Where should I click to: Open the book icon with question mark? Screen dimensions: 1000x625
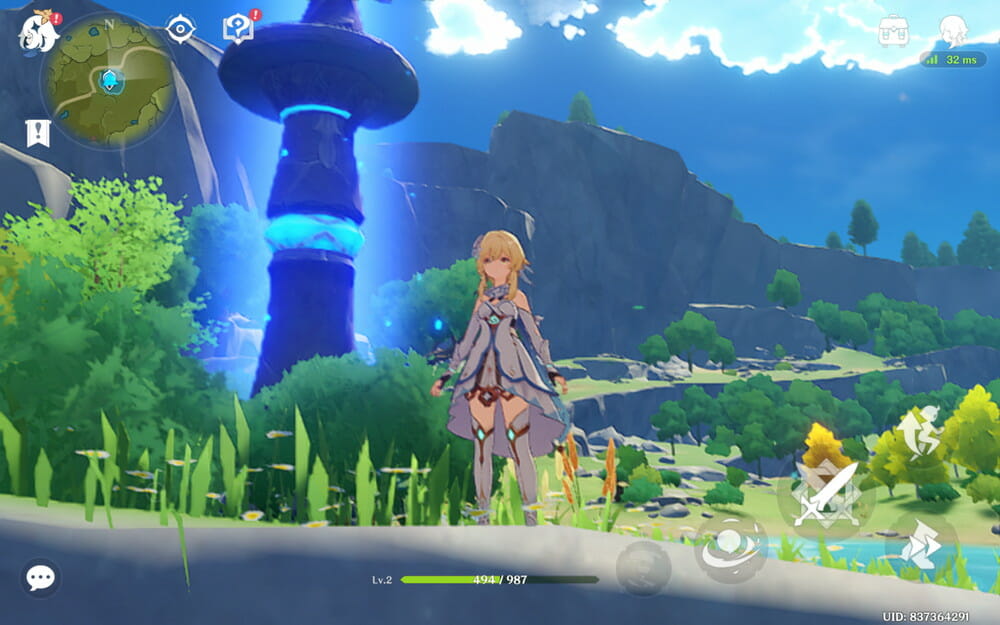[x=238, y=27]
